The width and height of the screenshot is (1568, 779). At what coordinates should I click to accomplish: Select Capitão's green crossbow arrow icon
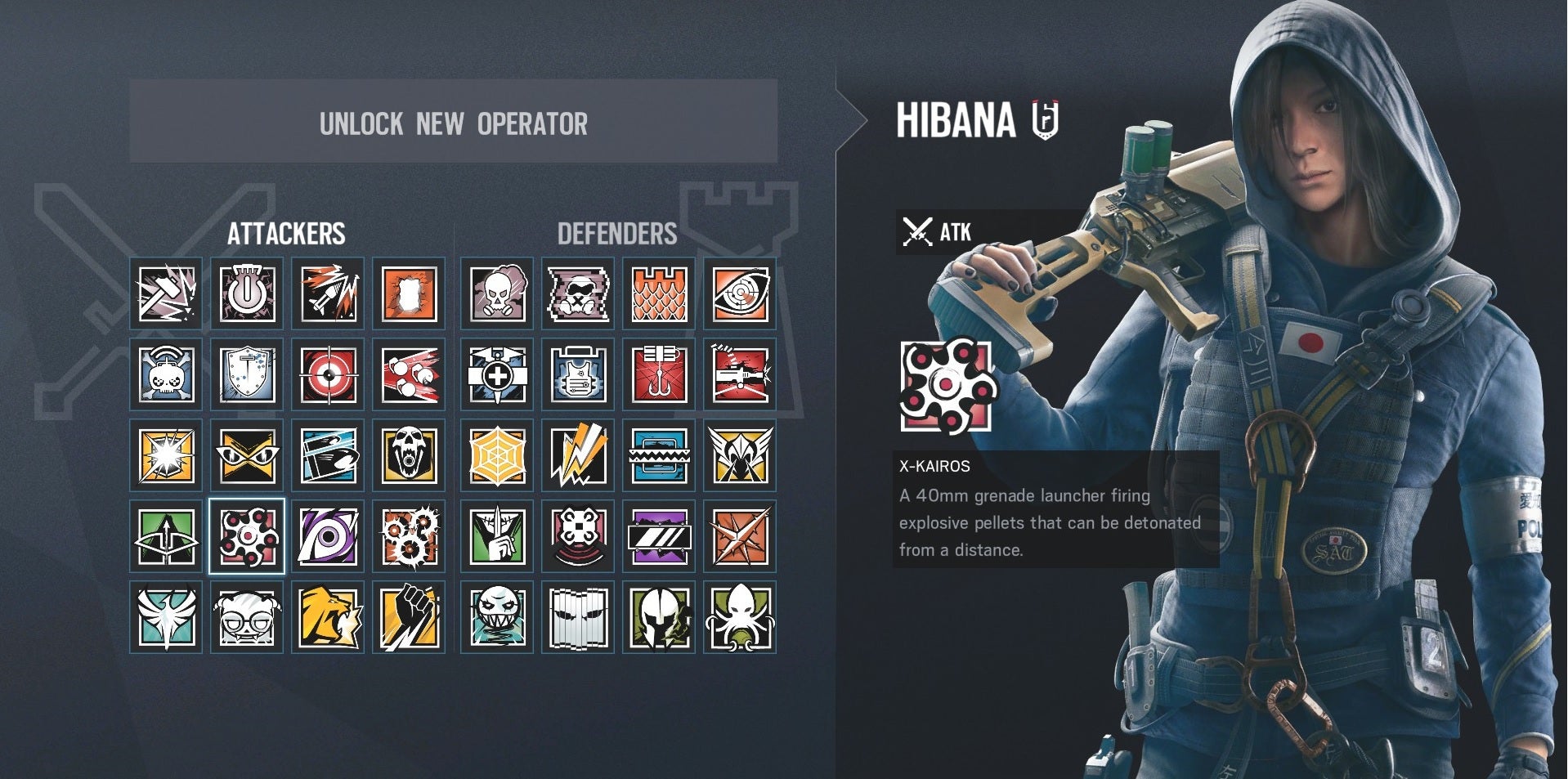[166, 537]
